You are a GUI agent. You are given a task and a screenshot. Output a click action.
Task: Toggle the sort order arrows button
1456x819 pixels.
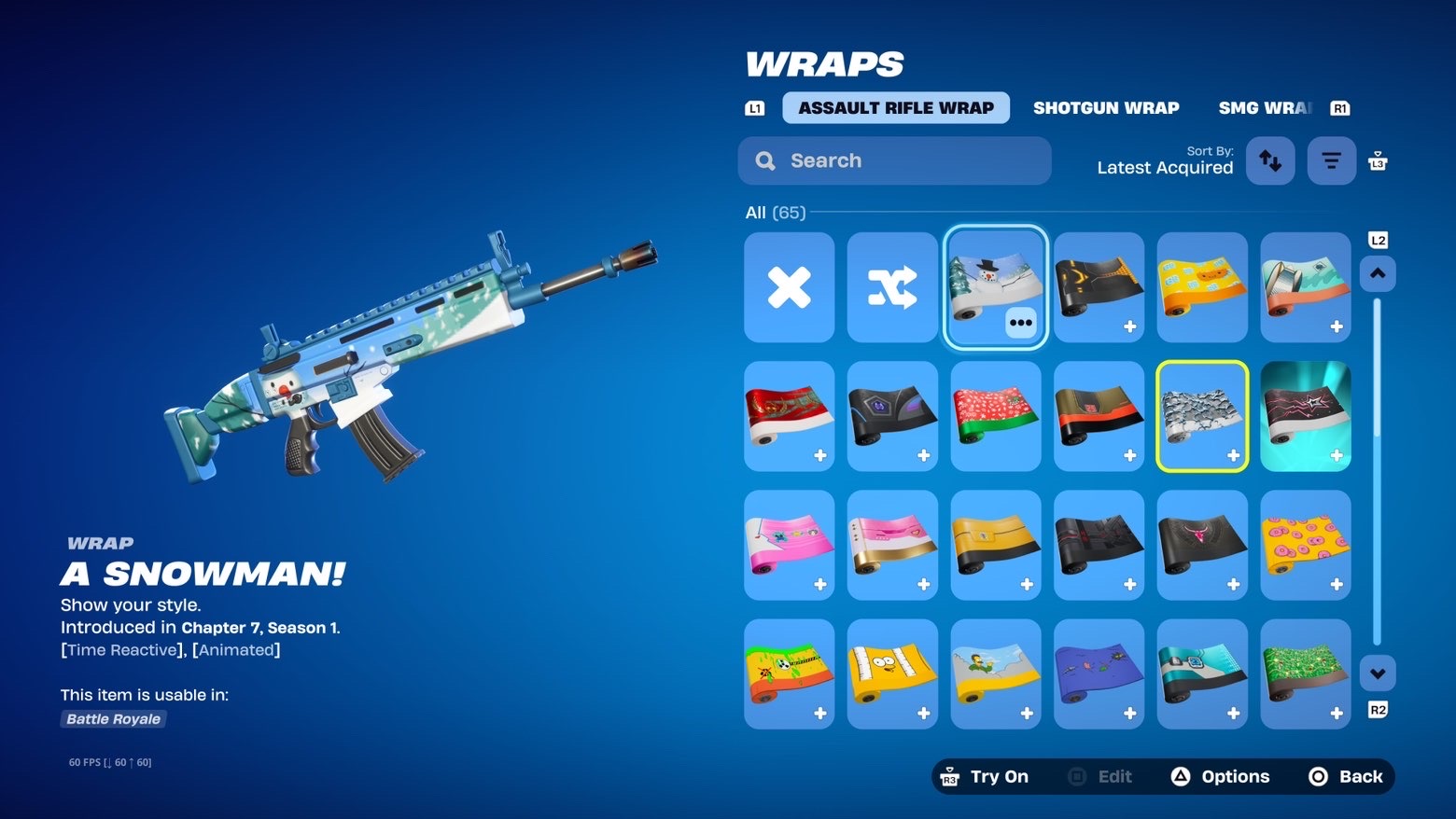(x=1270, y=160)
